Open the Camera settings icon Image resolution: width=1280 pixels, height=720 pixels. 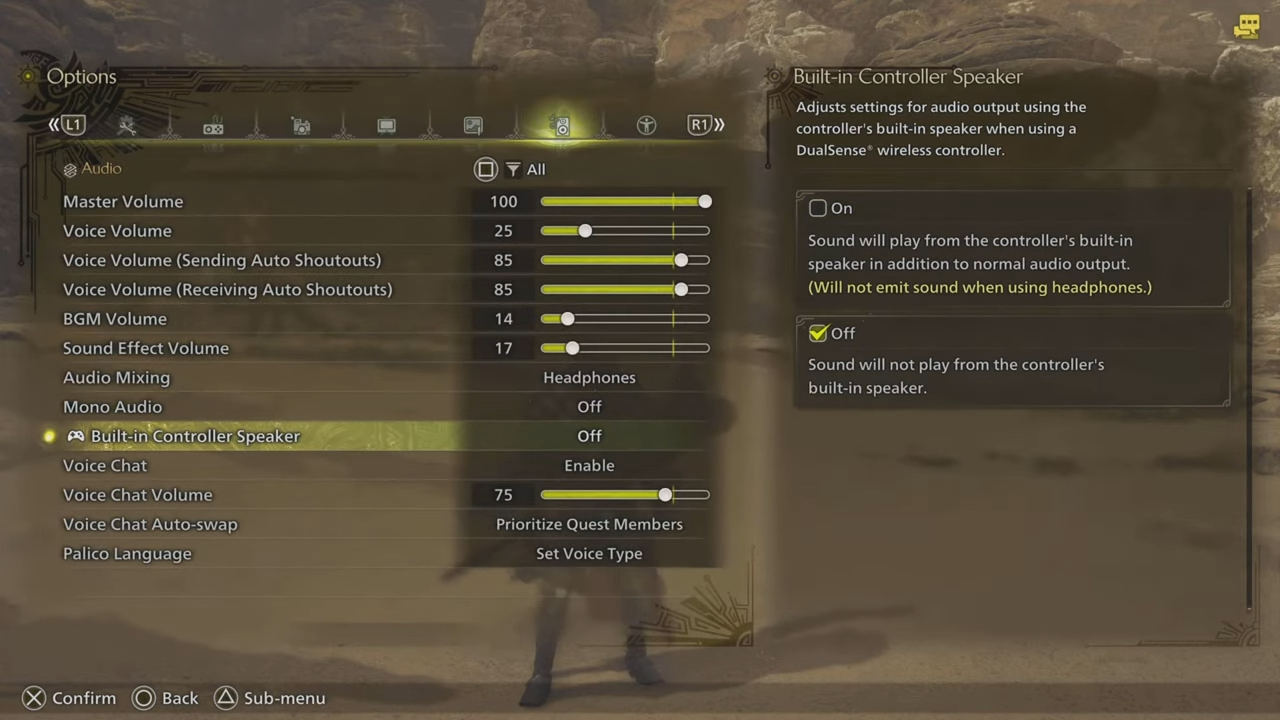point(301,125)
